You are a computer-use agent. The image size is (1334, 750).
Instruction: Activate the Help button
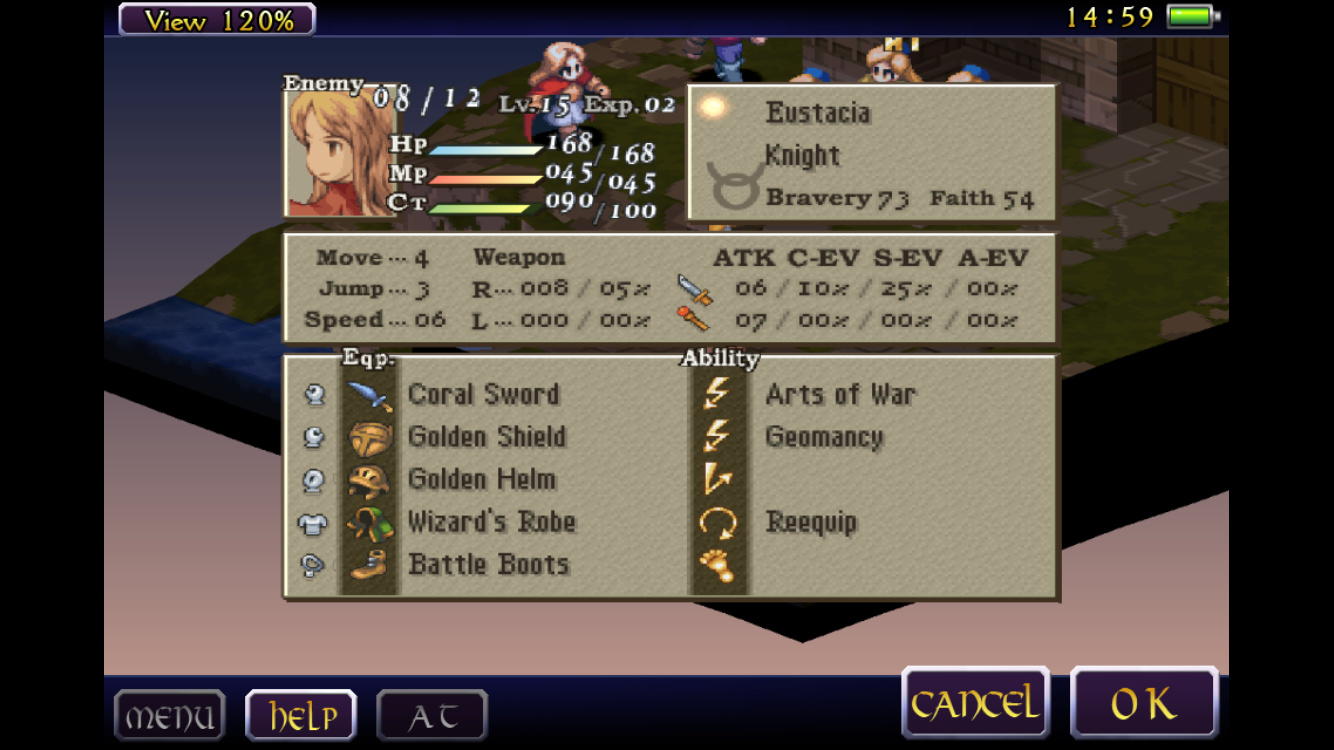(x=301, y=716)
